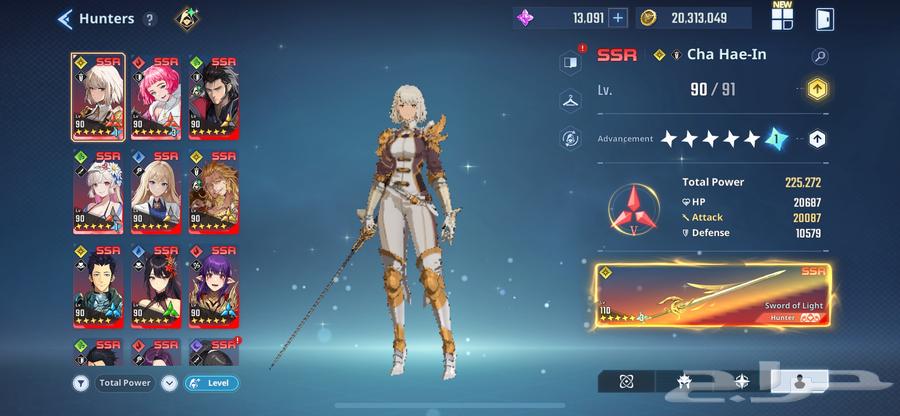900x416 pixels.
Task: Open the Total Power sort dropdown
Action: tap(168, 383)
